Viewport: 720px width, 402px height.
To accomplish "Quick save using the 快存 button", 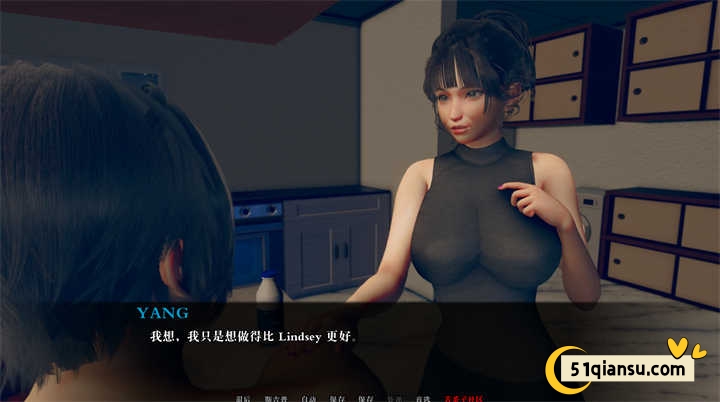I will (x=366, y=398).
